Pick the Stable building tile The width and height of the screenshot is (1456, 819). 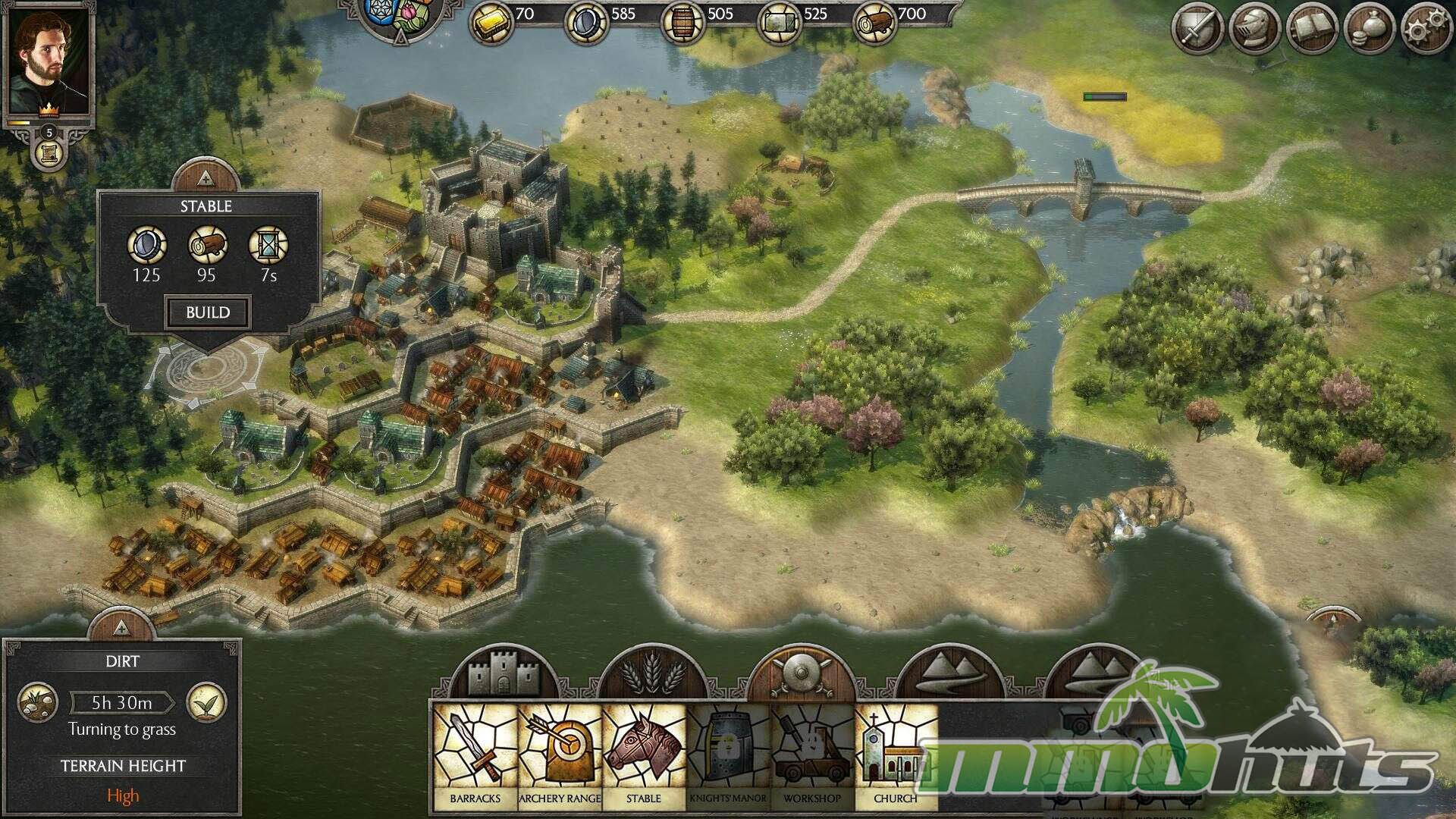click(x=644, y=755)
